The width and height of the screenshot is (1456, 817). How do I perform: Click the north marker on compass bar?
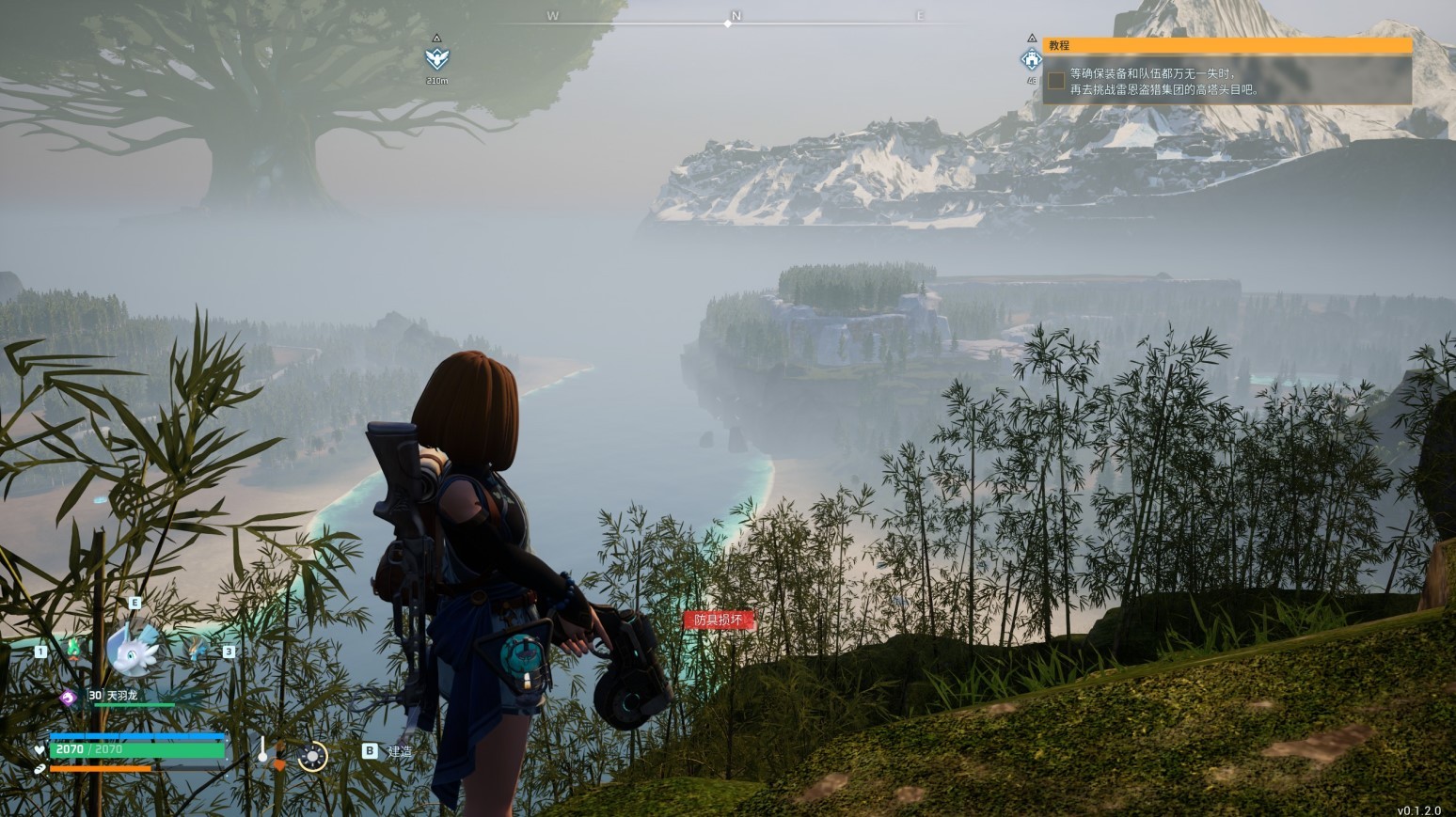coord(736,17)
